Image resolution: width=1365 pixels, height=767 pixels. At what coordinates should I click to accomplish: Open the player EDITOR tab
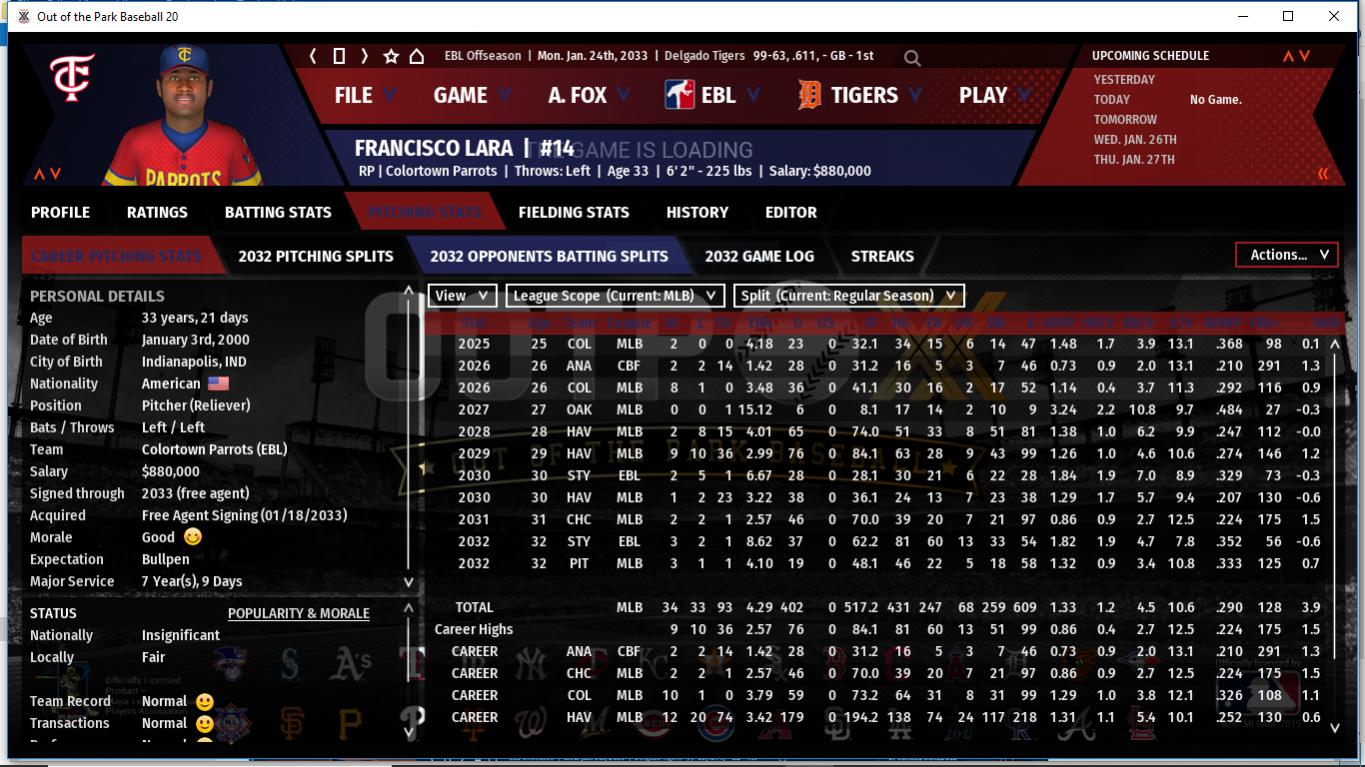791,212
